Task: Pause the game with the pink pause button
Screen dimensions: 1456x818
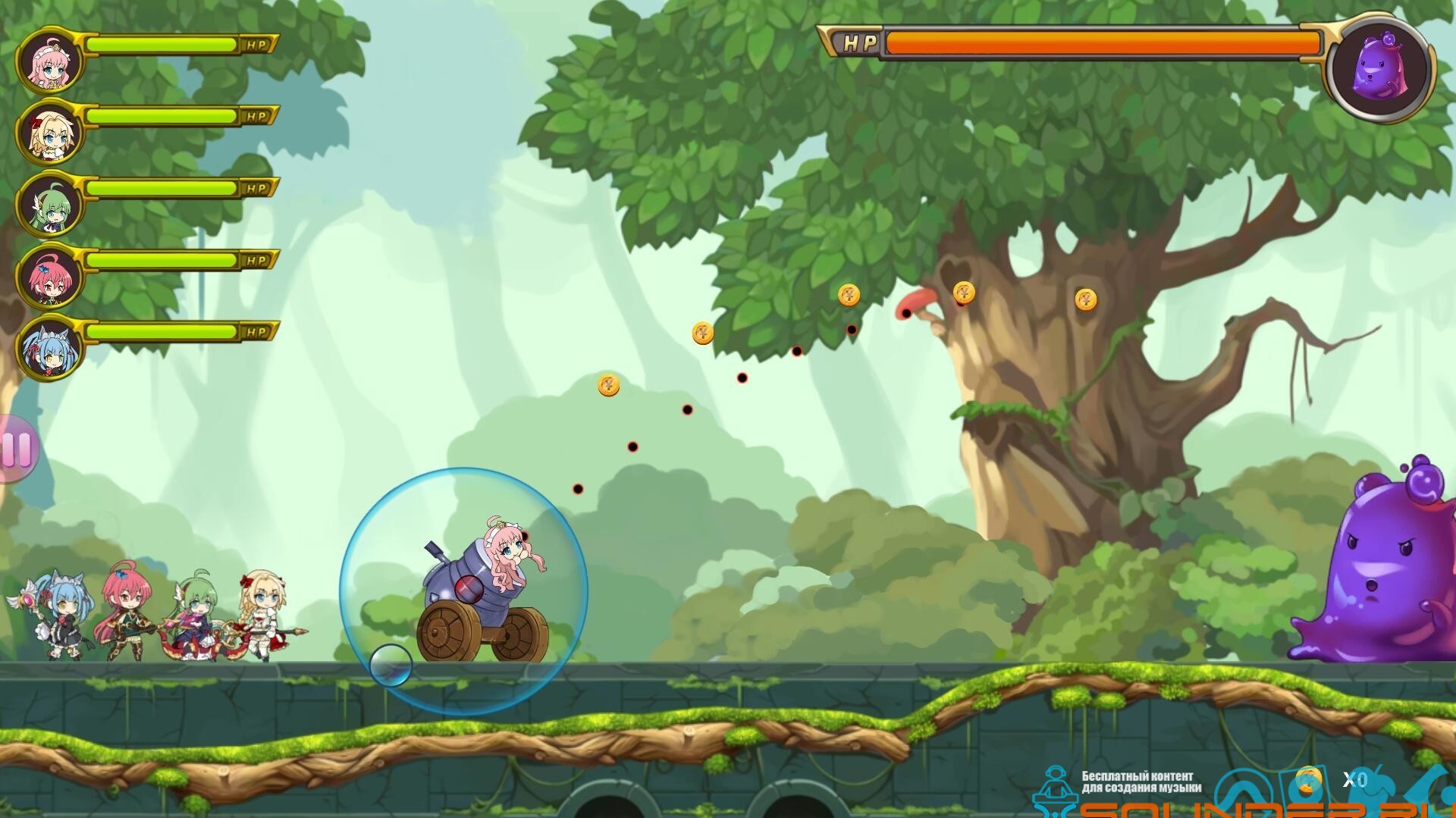Action: pos(17,449)
